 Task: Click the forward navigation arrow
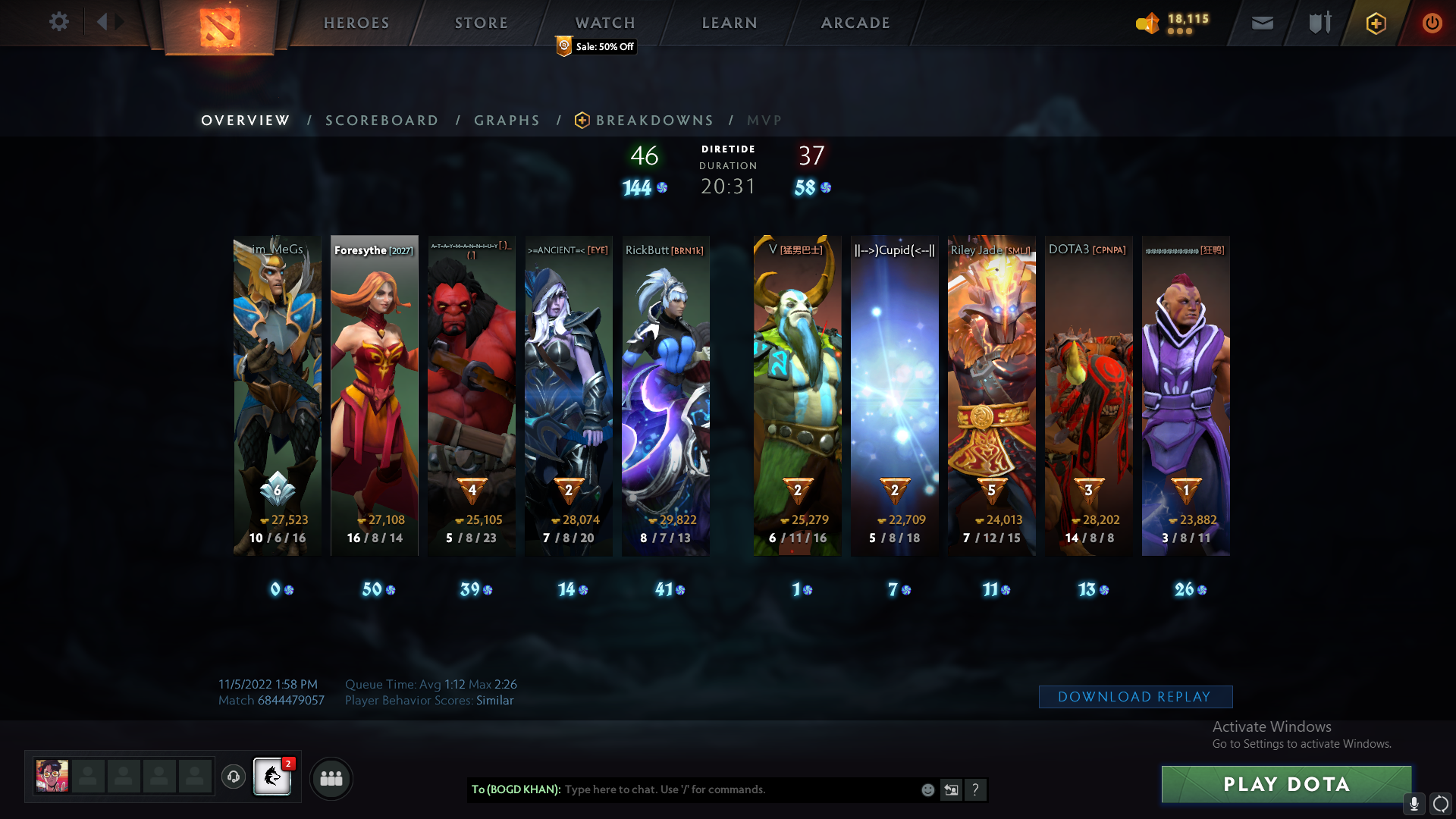coord(119,21)
